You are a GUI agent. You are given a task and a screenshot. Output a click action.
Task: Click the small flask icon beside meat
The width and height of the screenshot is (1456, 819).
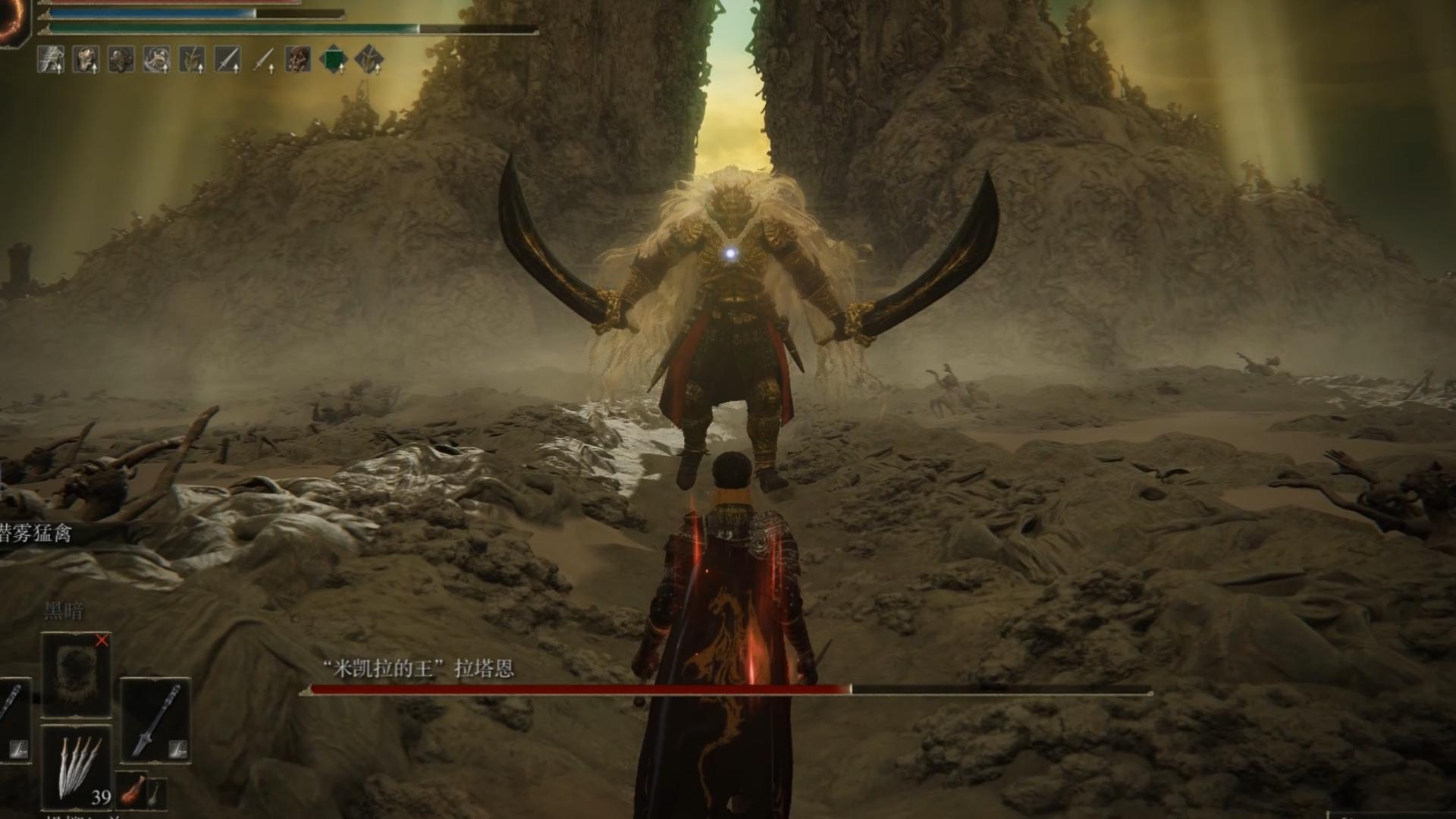coord(154,792)
